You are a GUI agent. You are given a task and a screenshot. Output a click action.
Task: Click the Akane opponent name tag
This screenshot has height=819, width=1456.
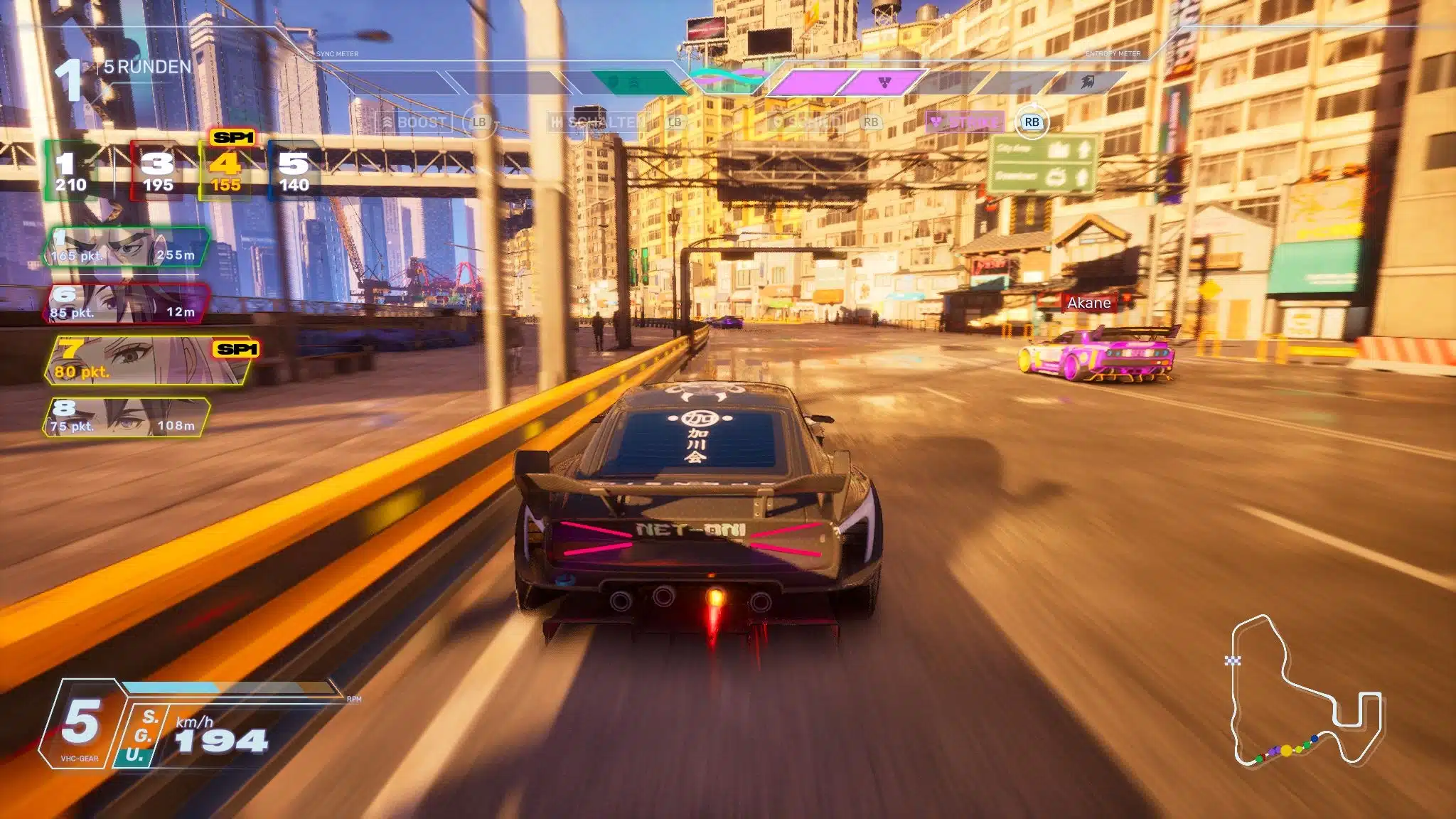[x=1088, y=303]
